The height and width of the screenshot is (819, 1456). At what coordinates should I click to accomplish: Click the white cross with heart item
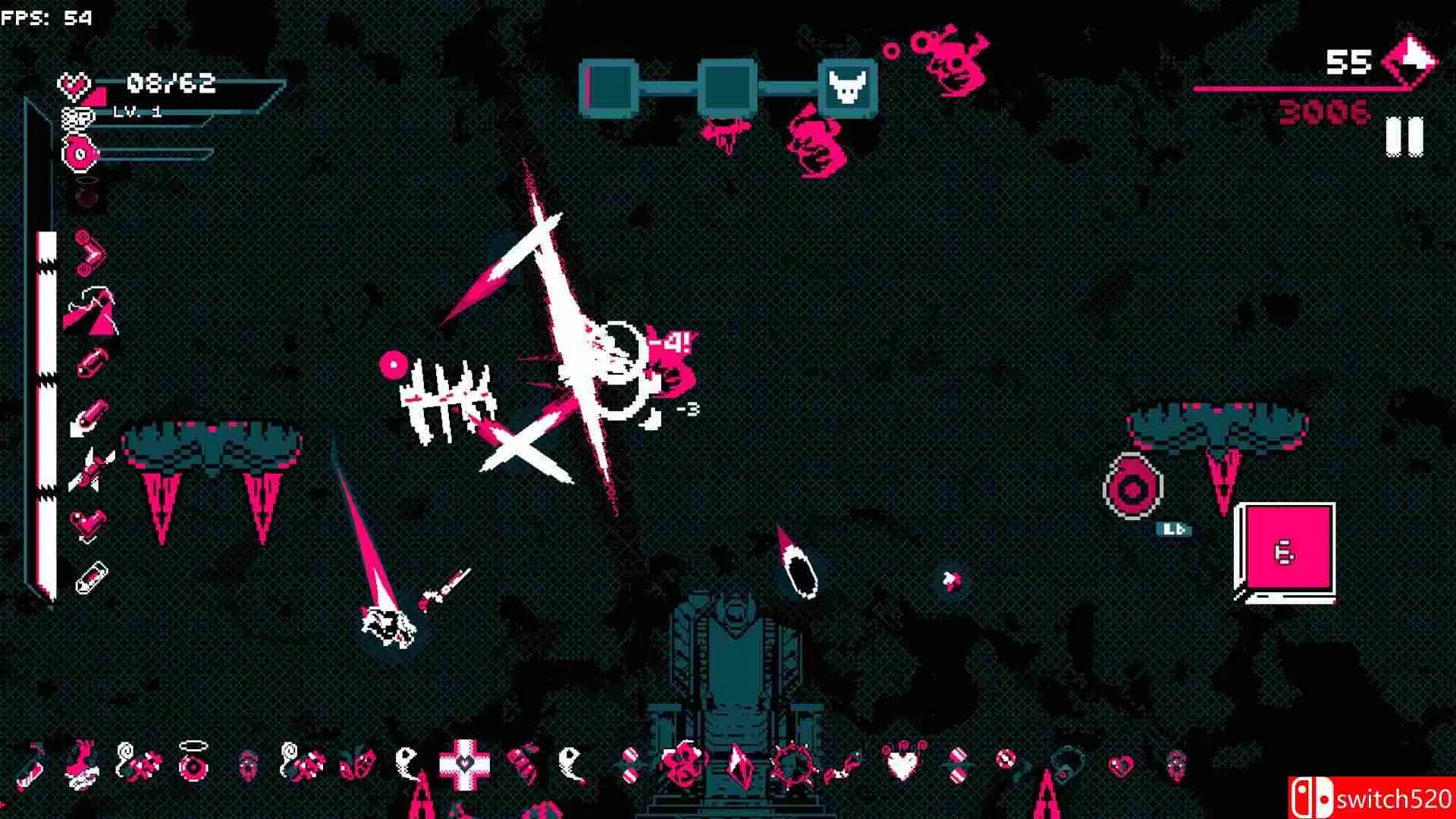coord(465,762)
